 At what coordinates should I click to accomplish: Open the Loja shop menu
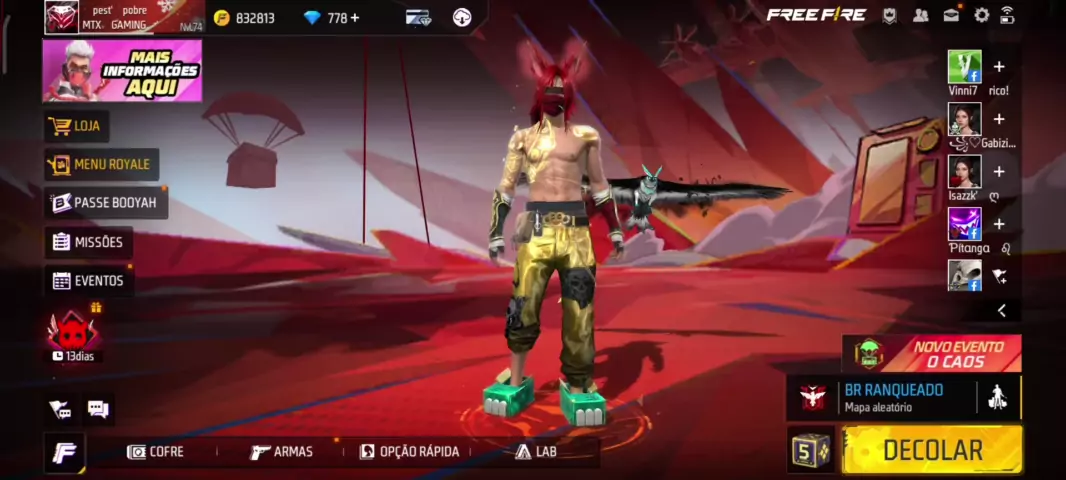click(77, 126)
